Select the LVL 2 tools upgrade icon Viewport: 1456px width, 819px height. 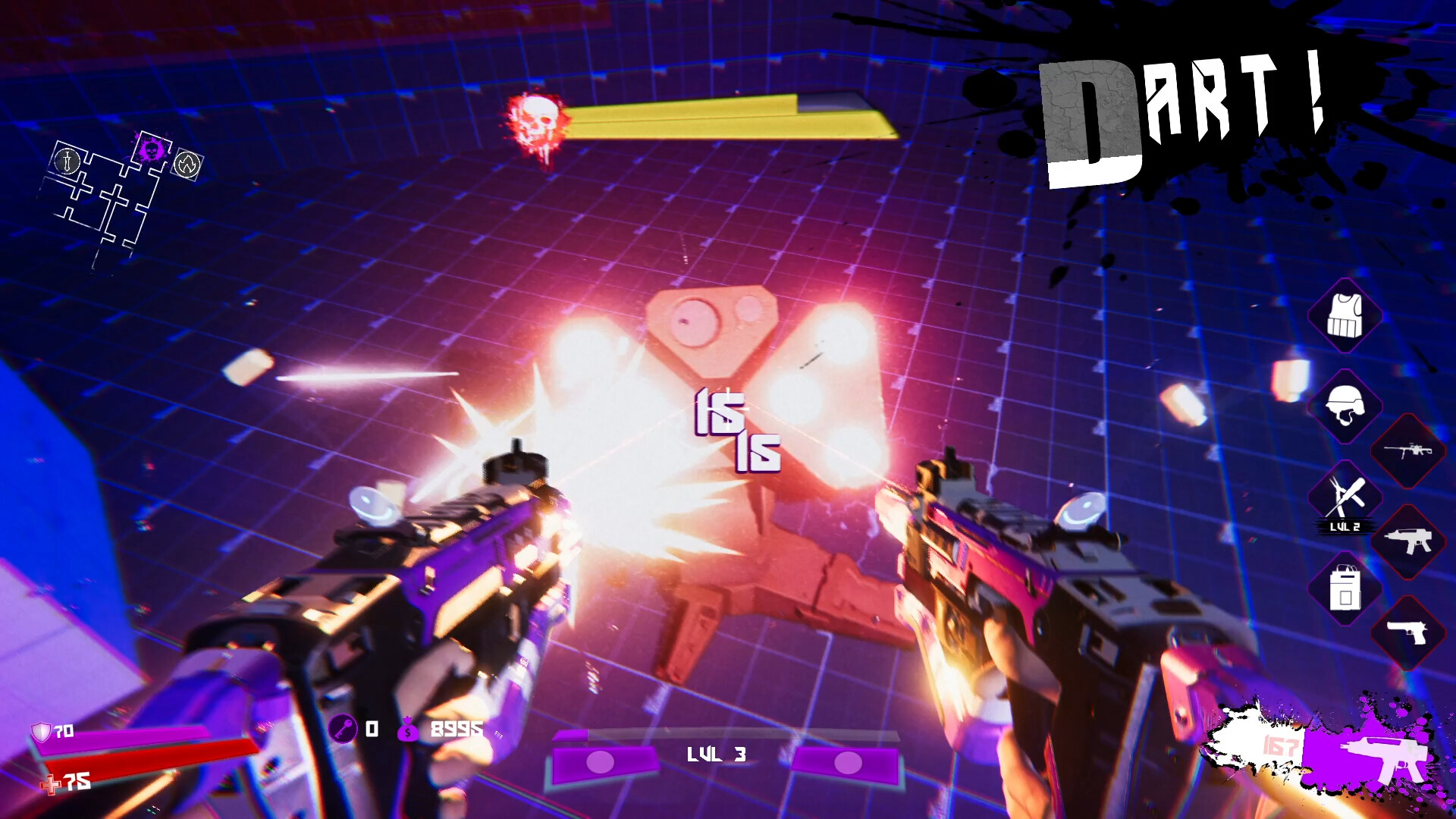click(1345, 498)
